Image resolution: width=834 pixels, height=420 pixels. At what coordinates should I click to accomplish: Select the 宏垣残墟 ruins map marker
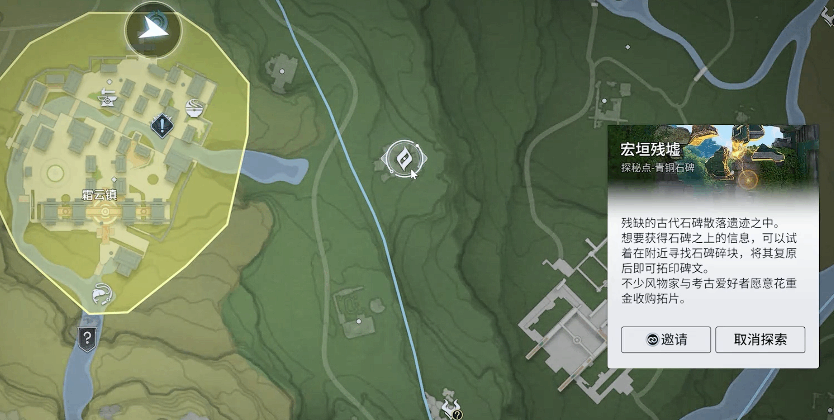tap(404, 157)
